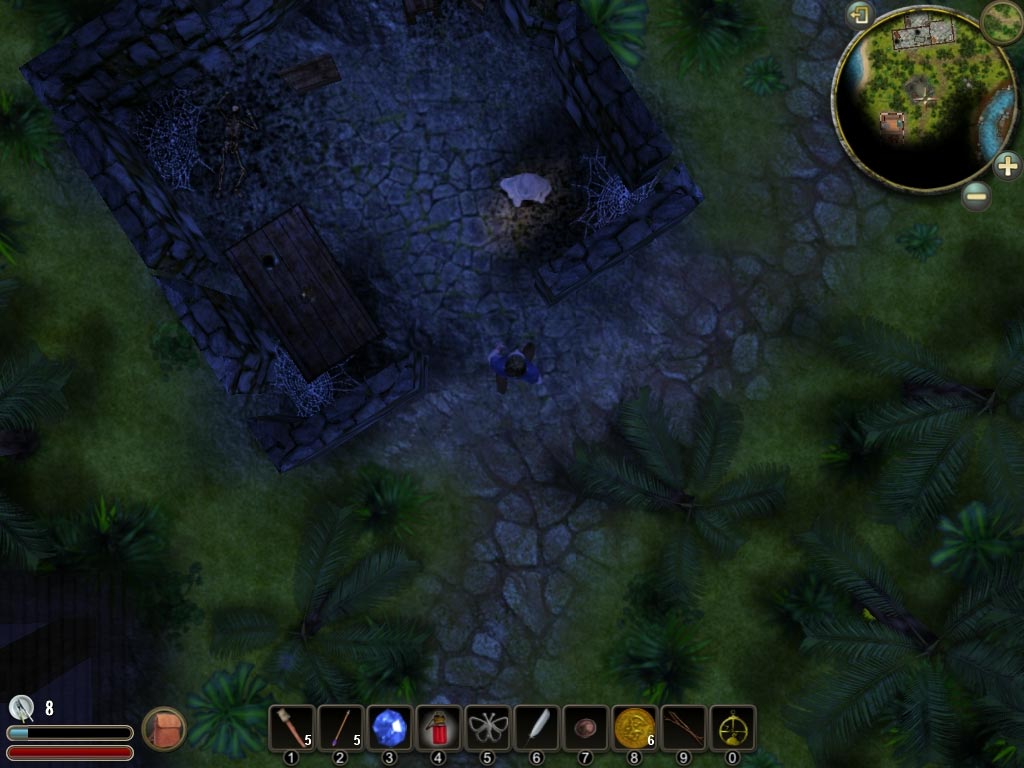
Task: Select the round brown item in slot 7
Action: (585, 727)
